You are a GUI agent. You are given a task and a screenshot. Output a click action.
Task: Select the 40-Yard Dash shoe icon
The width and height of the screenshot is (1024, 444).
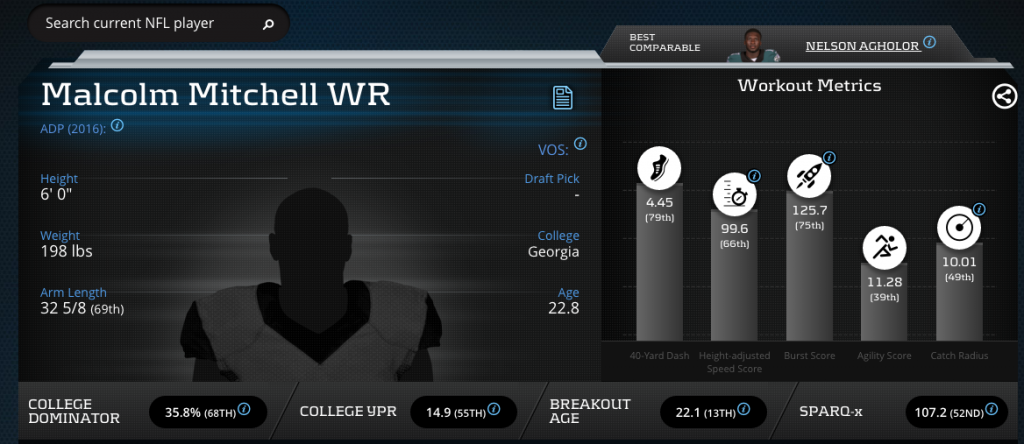coord(659,170)
